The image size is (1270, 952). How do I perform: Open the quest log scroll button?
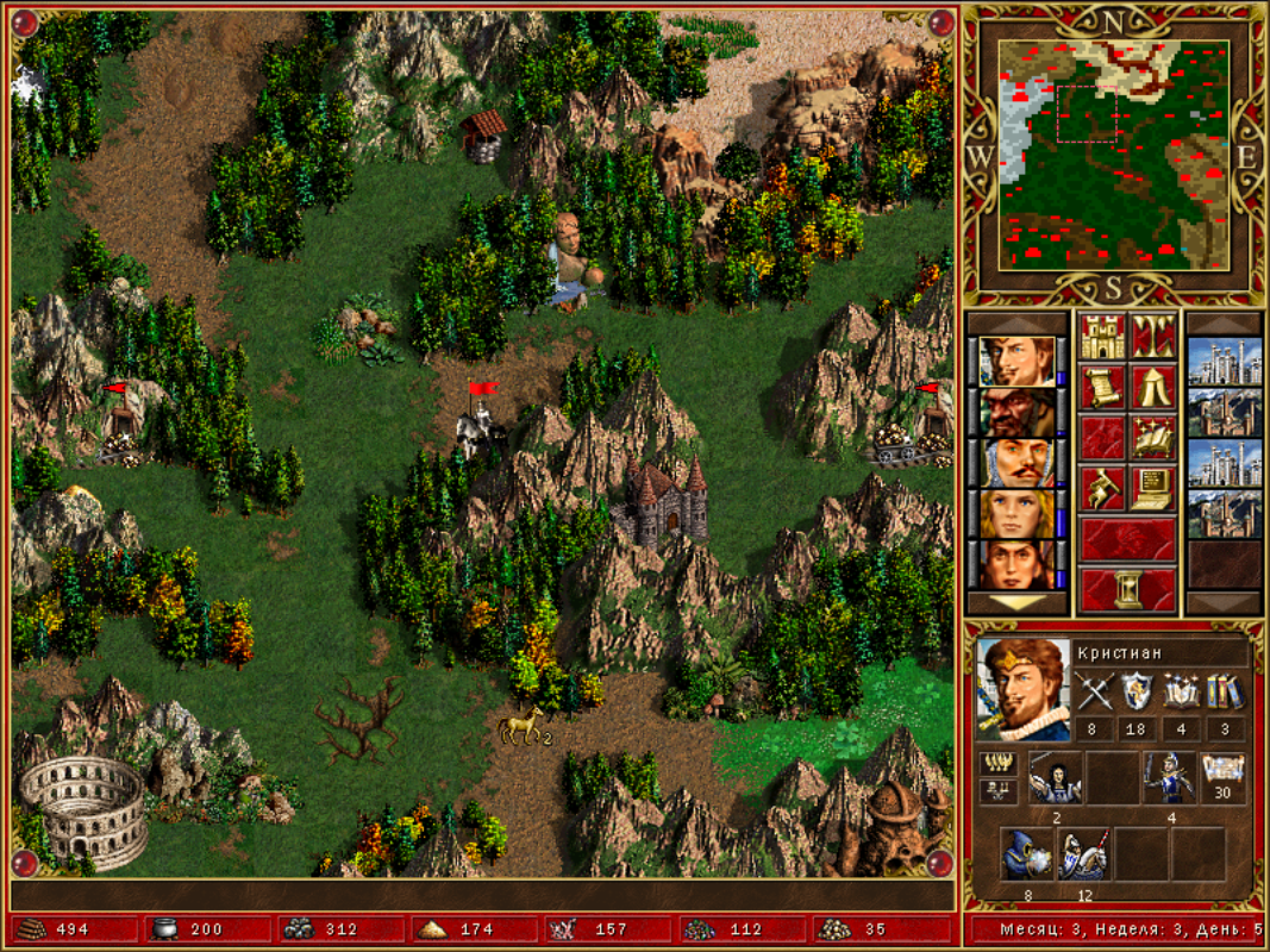1102,387
